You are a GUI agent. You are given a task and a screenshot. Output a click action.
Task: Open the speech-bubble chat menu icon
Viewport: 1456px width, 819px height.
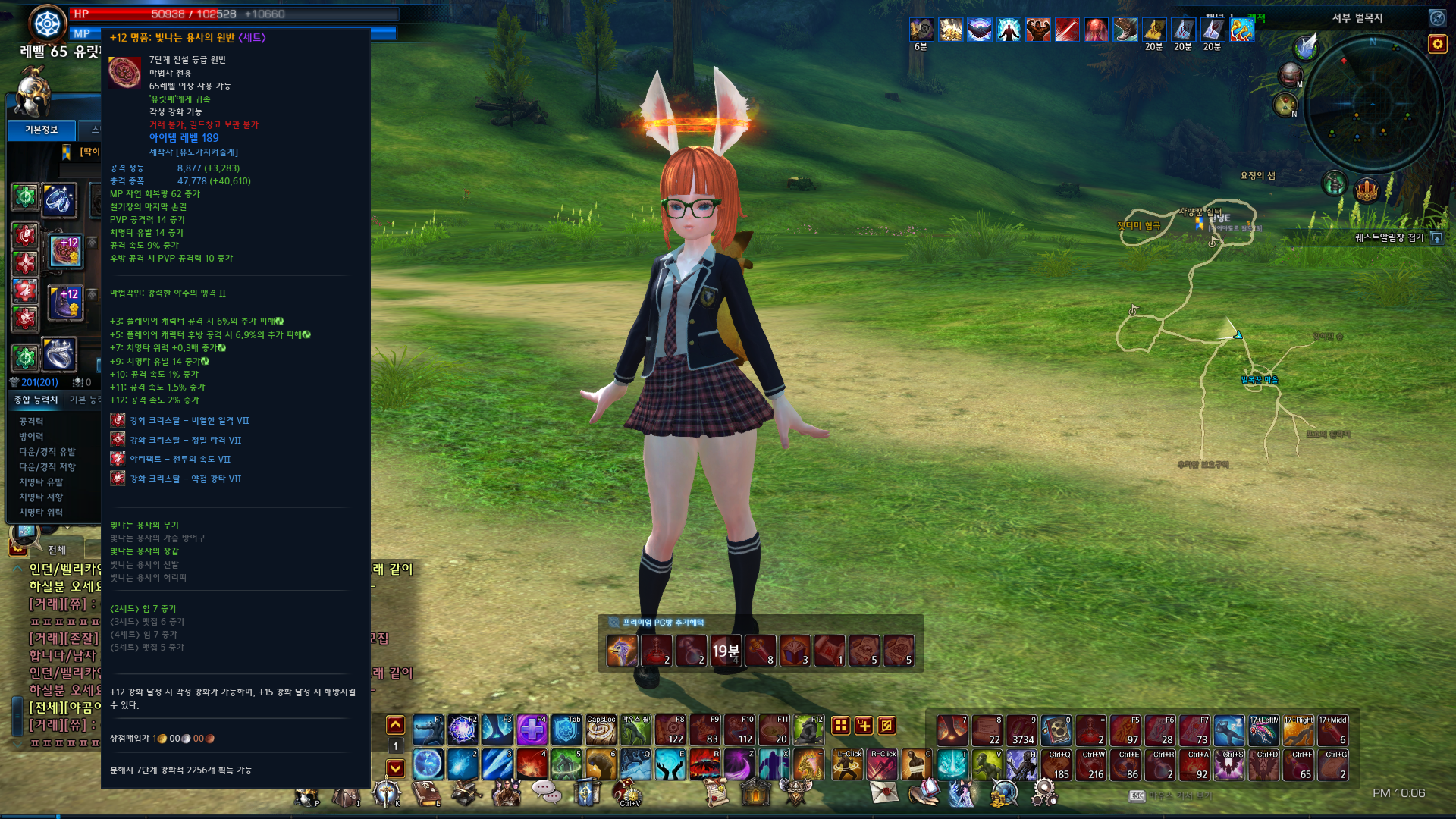point(545,792)
